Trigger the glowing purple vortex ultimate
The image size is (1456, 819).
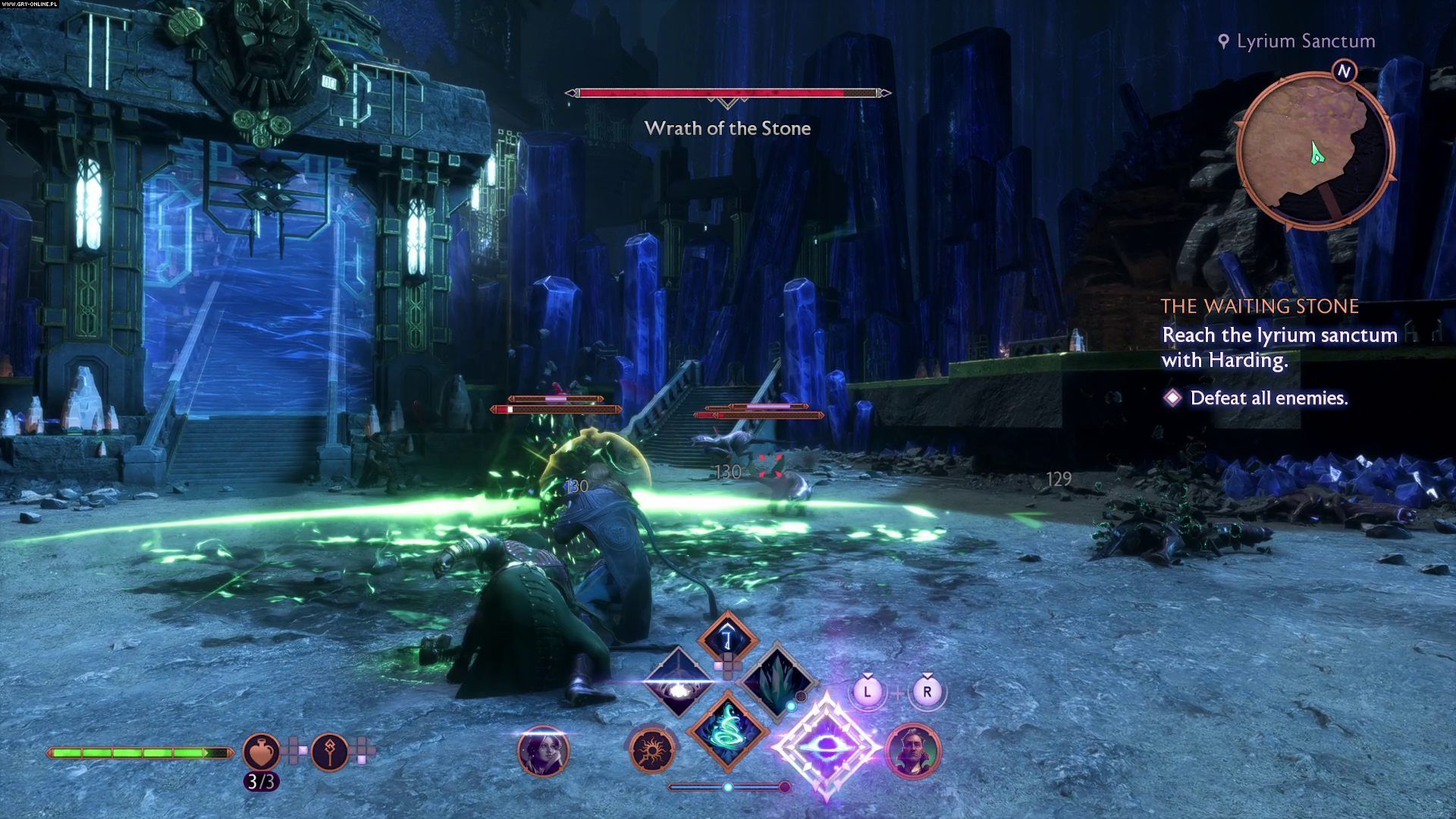[x=826, y=747]
